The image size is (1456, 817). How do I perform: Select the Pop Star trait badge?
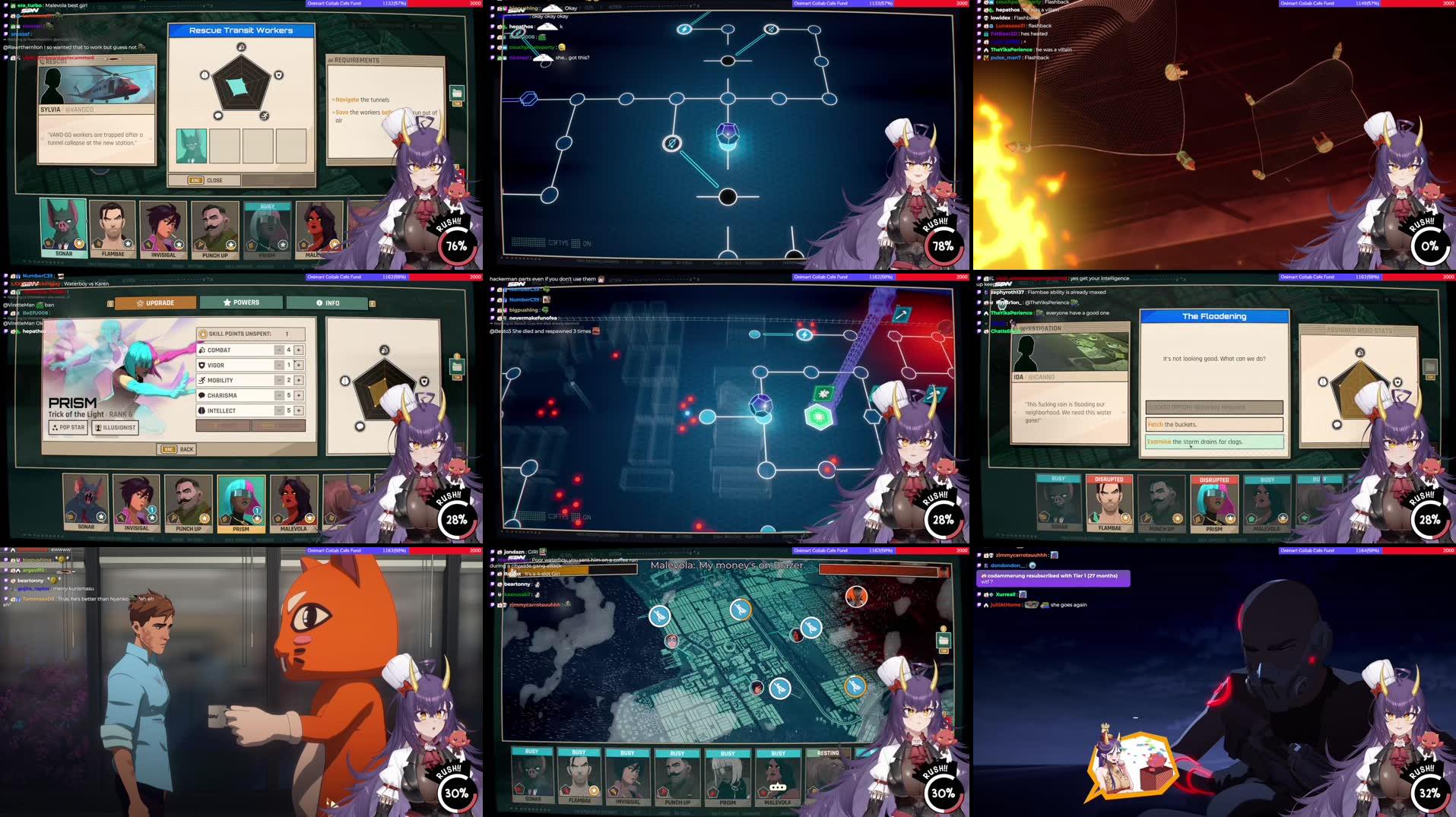(67, 427)
